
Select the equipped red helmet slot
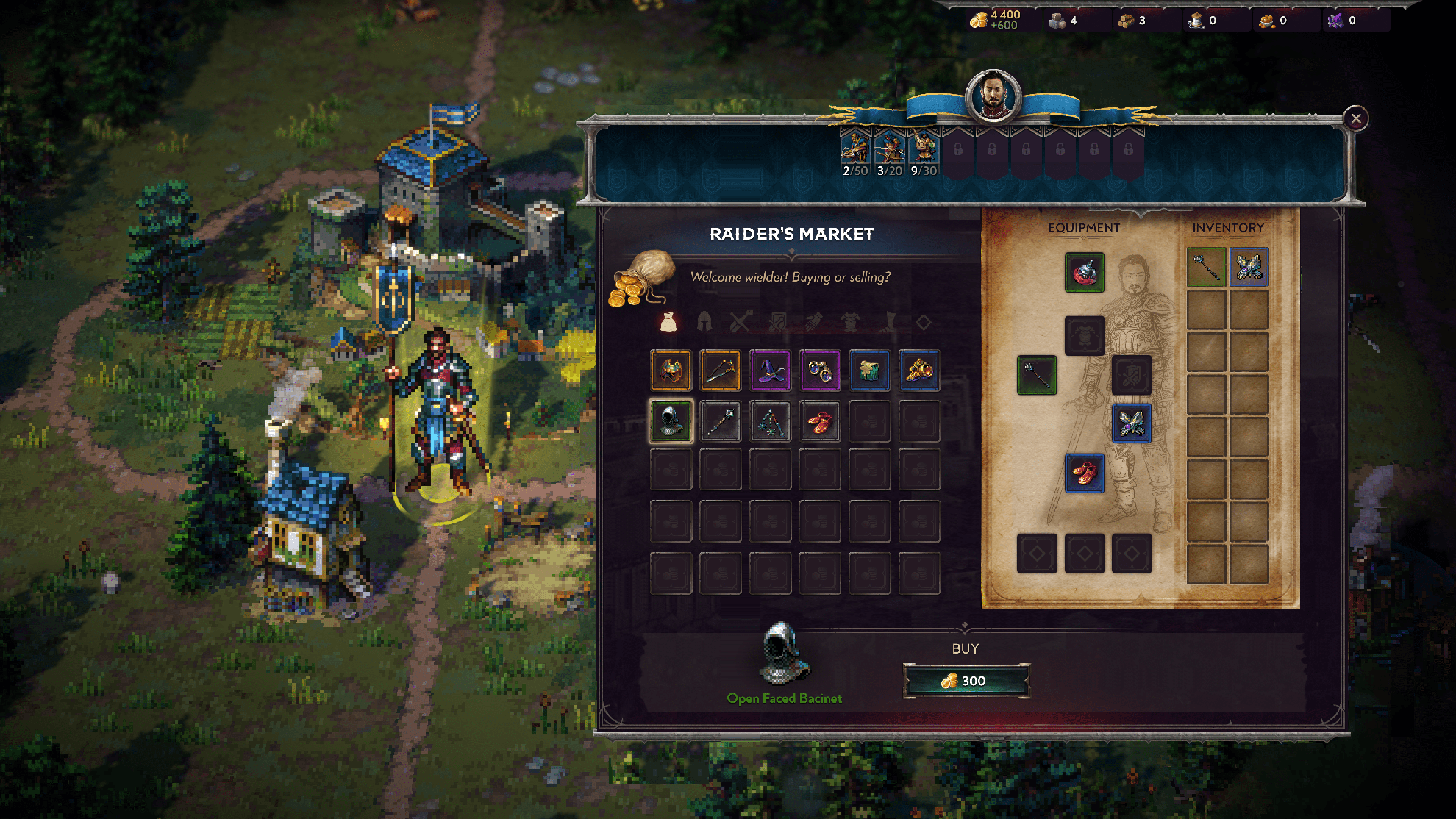1085,273
